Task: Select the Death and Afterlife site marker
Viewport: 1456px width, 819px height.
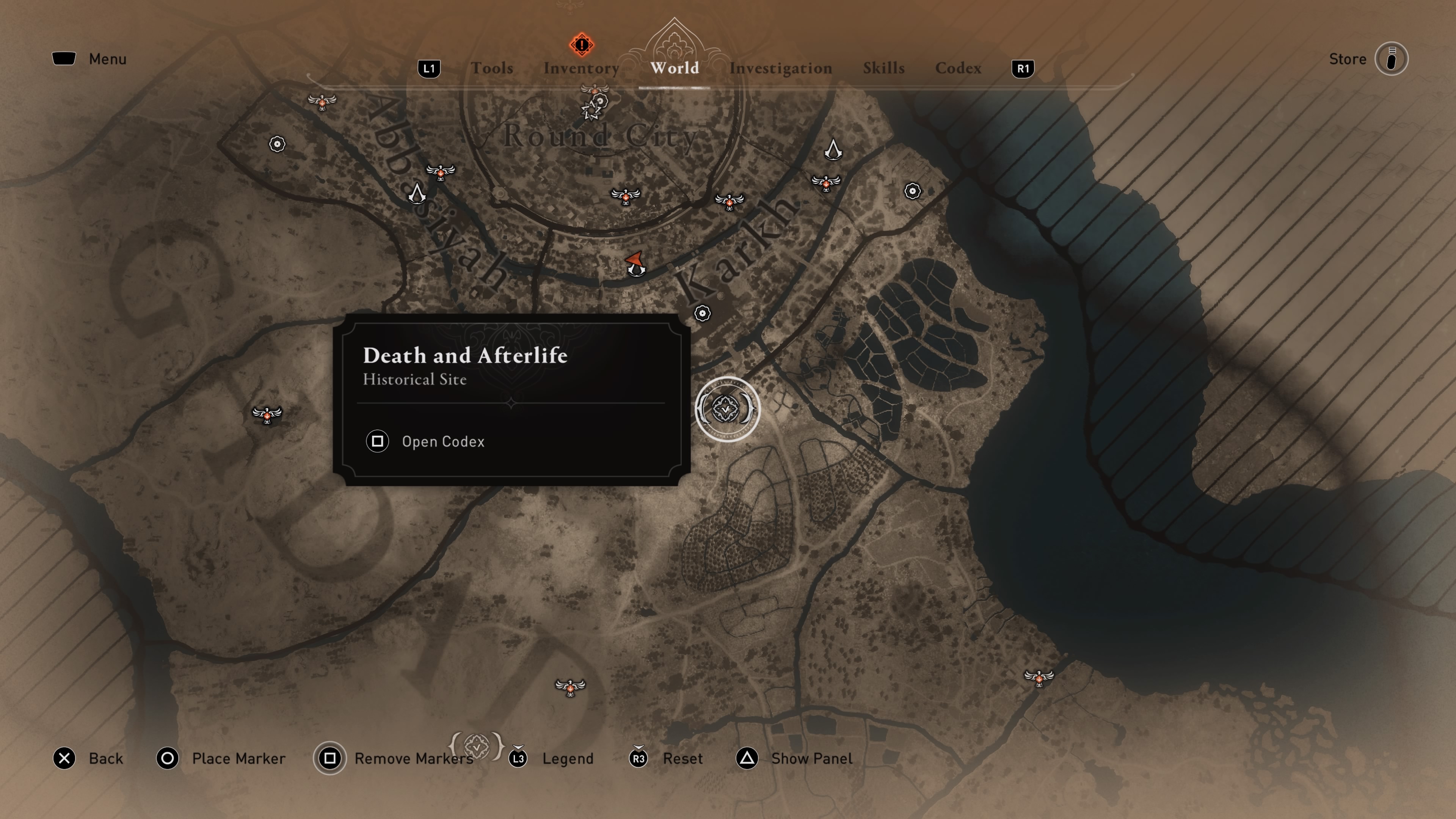Action: tap(727, 409)
